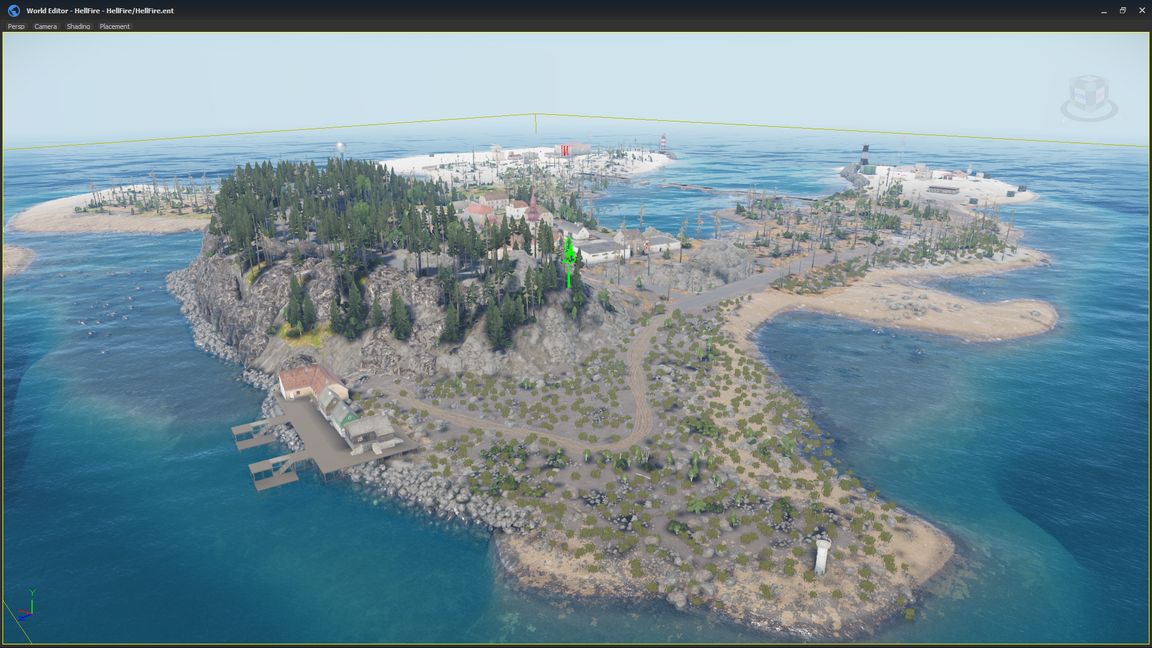1152x648 pixels.
Task: Click the view orientation cube gizmo
Action: pyautogui.click(x=1088, y=97)
